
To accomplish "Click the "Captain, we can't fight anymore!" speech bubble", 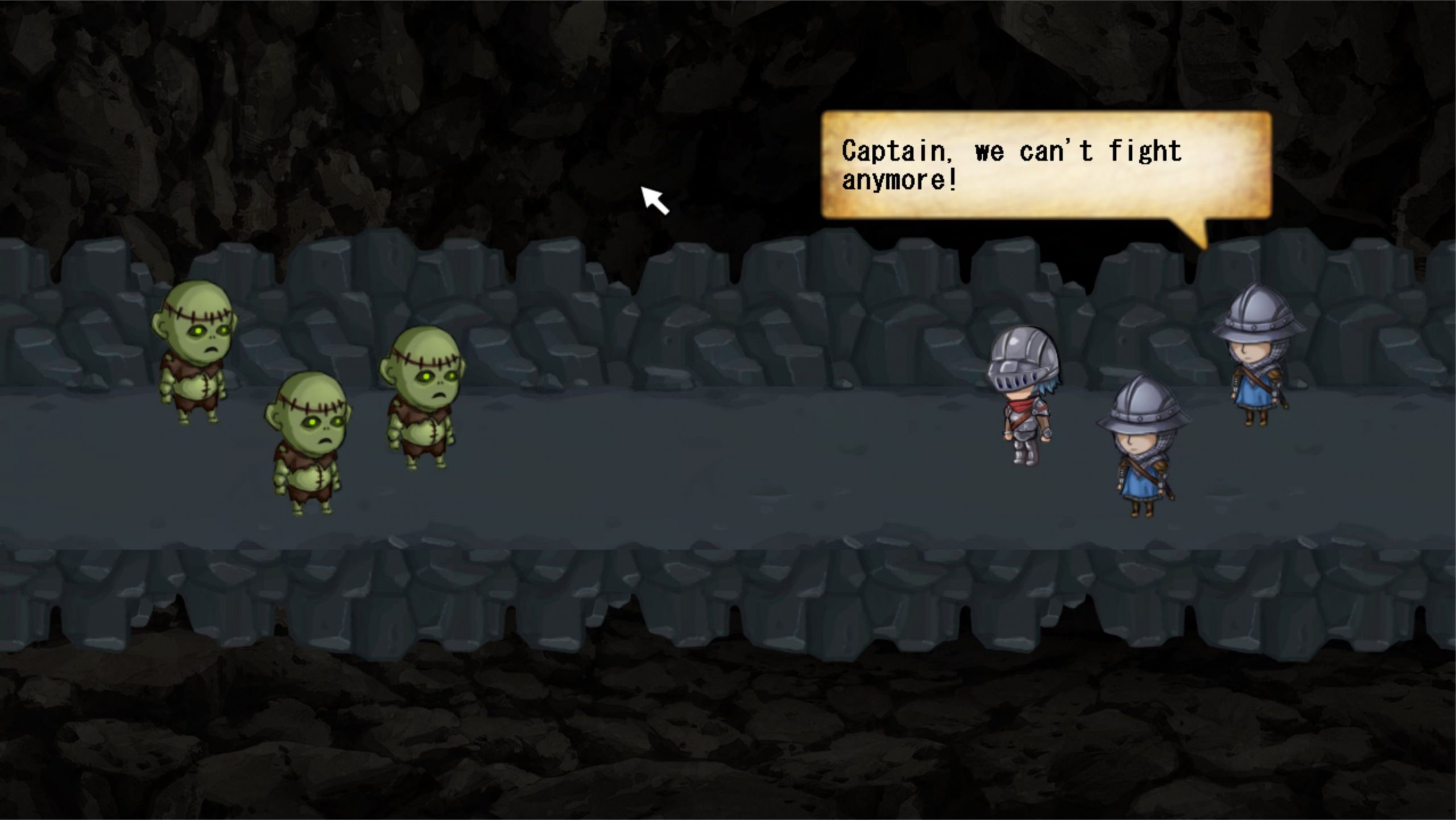I will [x=1045, y=165].
